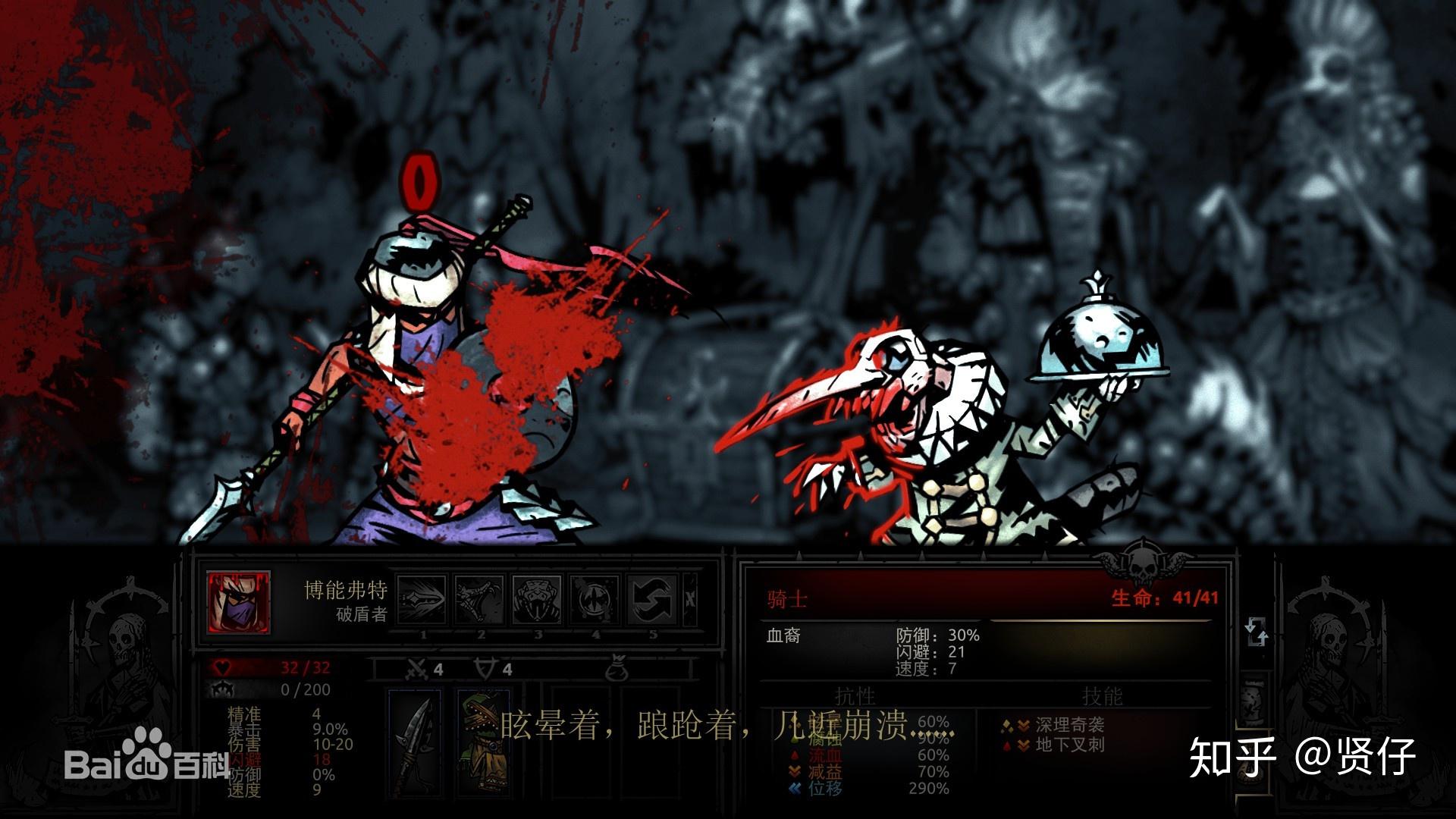
Task: Click the equipped dagger trinket thumbnail
Action: (416, 745)
